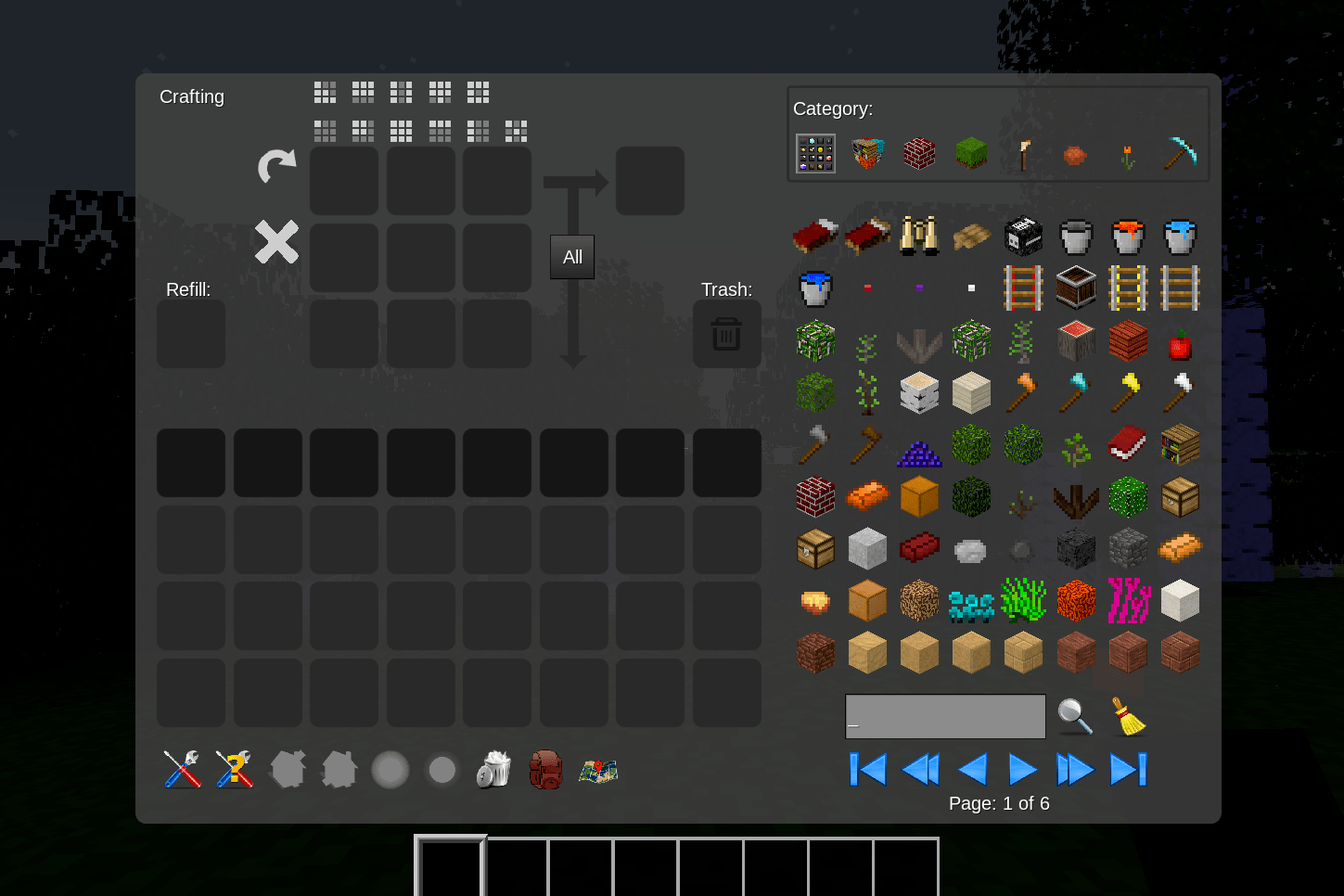Screen dimensions: 1344x896
Task: Reset the search with the broom
Action: click(x=1128, y=717)
